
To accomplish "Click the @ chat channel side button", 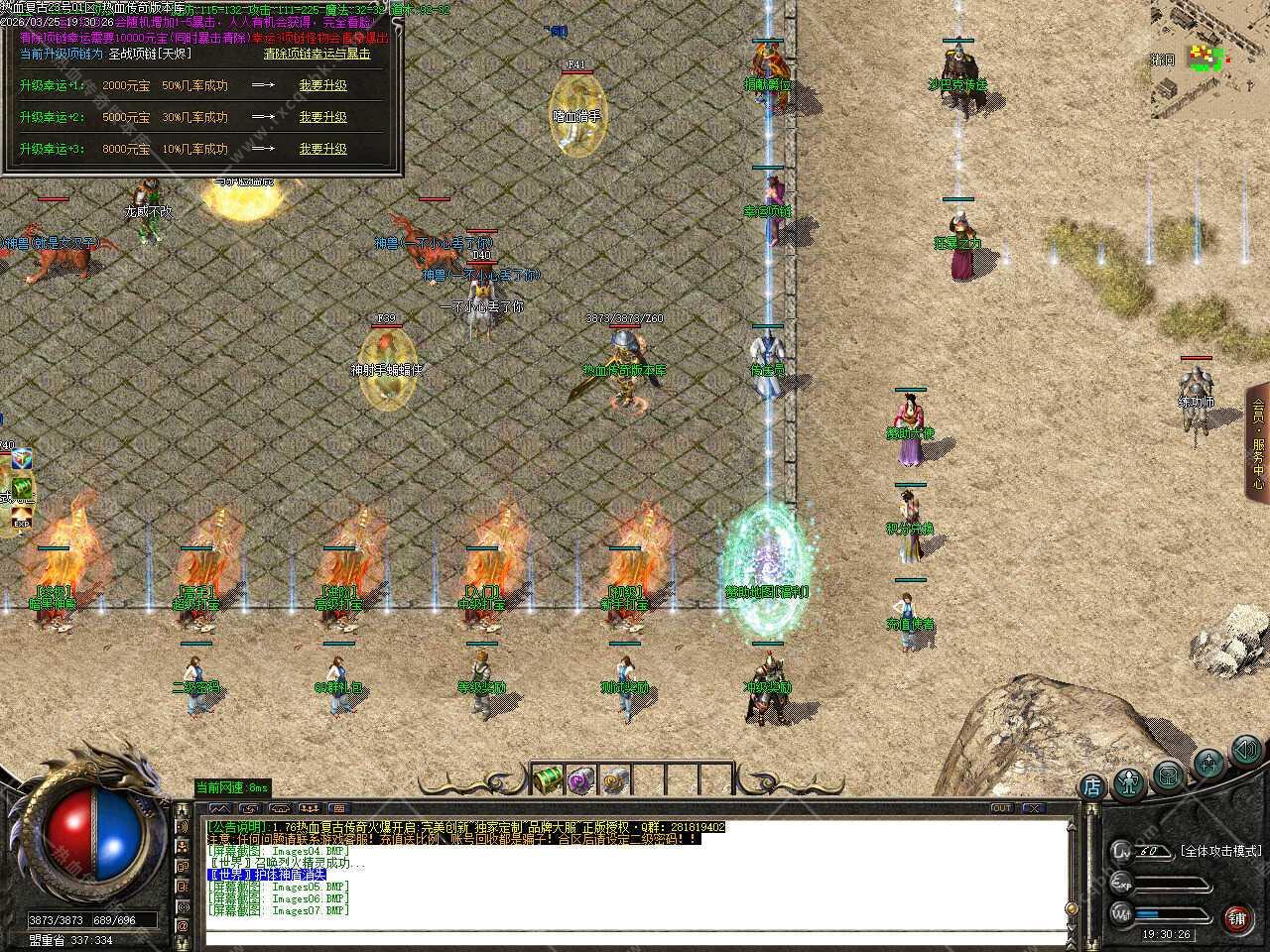I will coord(183,926).
